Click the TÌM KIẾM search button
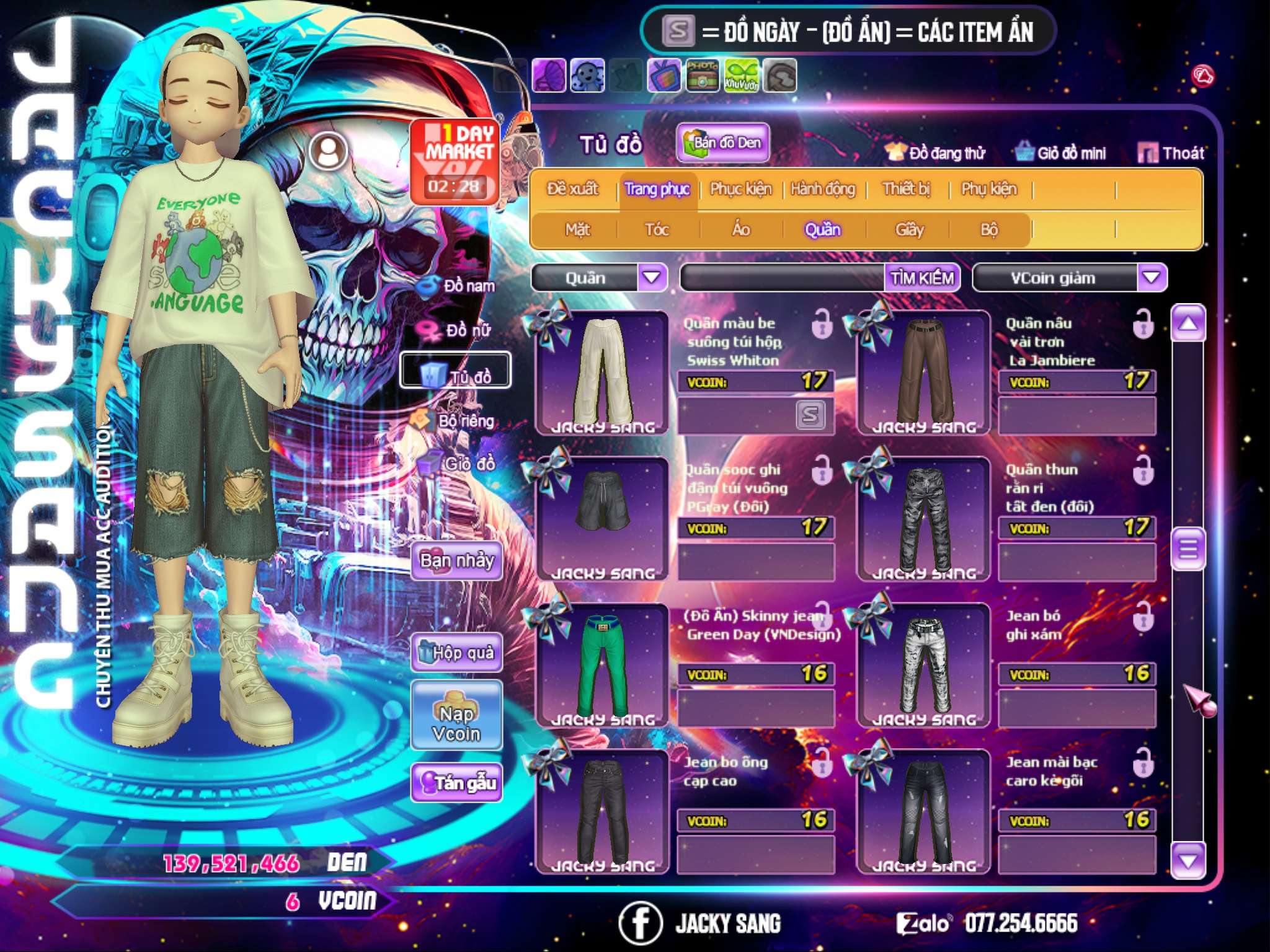1270x952 pixels. [921, 278]
